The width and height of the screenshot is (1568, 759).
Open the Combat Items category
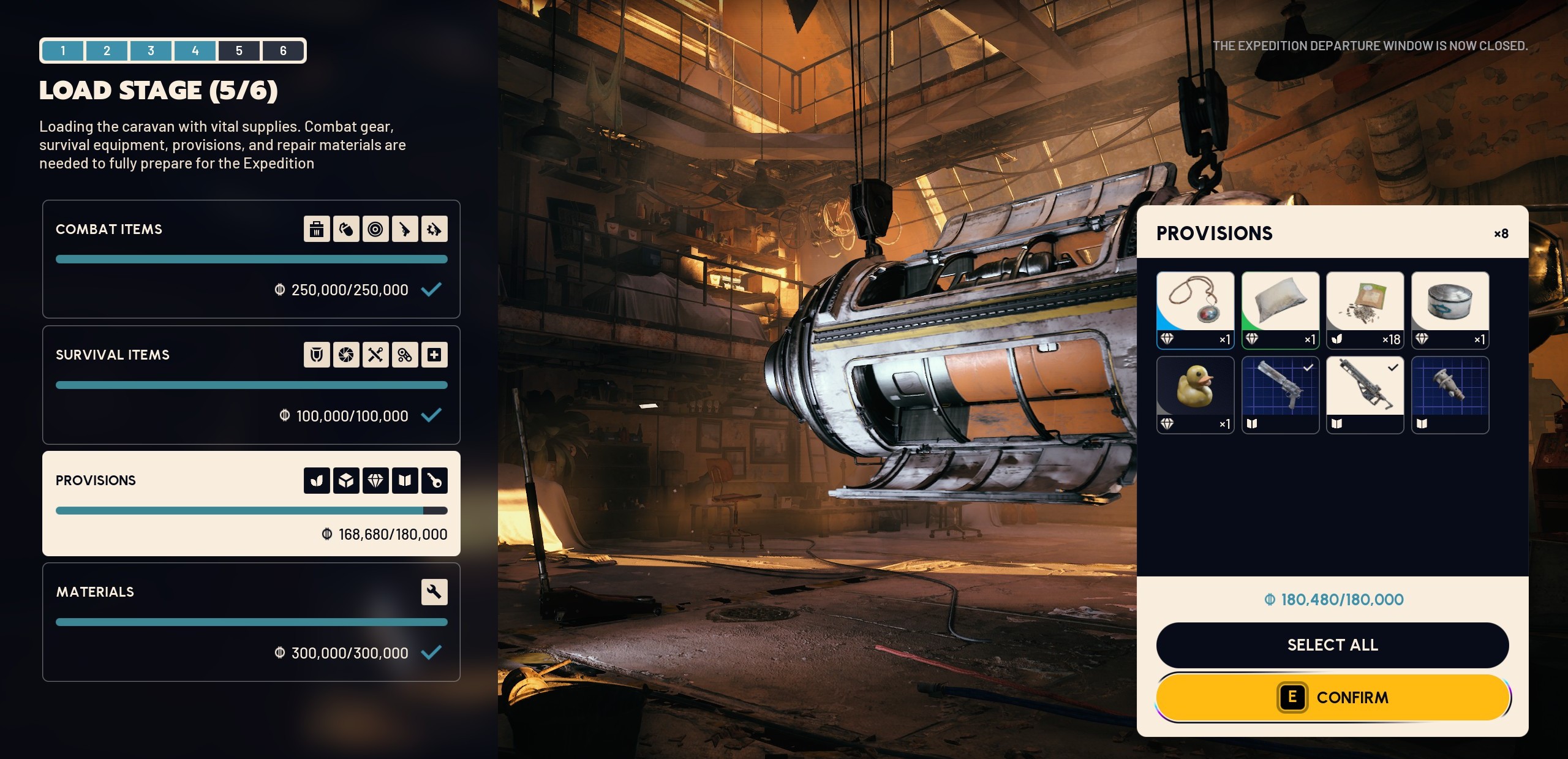coord(251,259)
